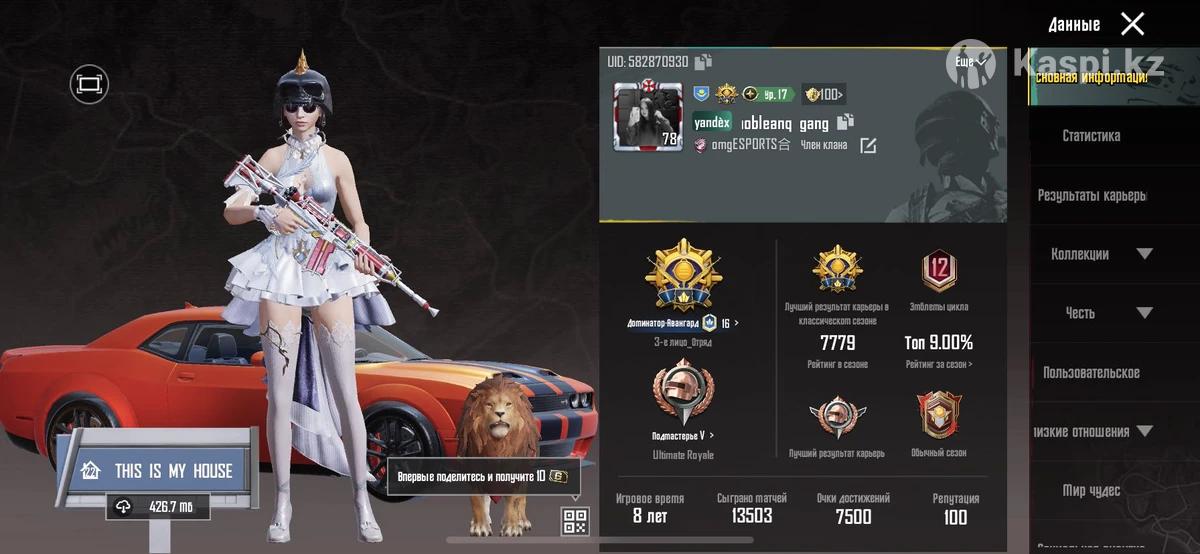This screenshot has height=554, width=1200.
Task: Expand the Коллекции dropdown
Action: pos(1144,254)
